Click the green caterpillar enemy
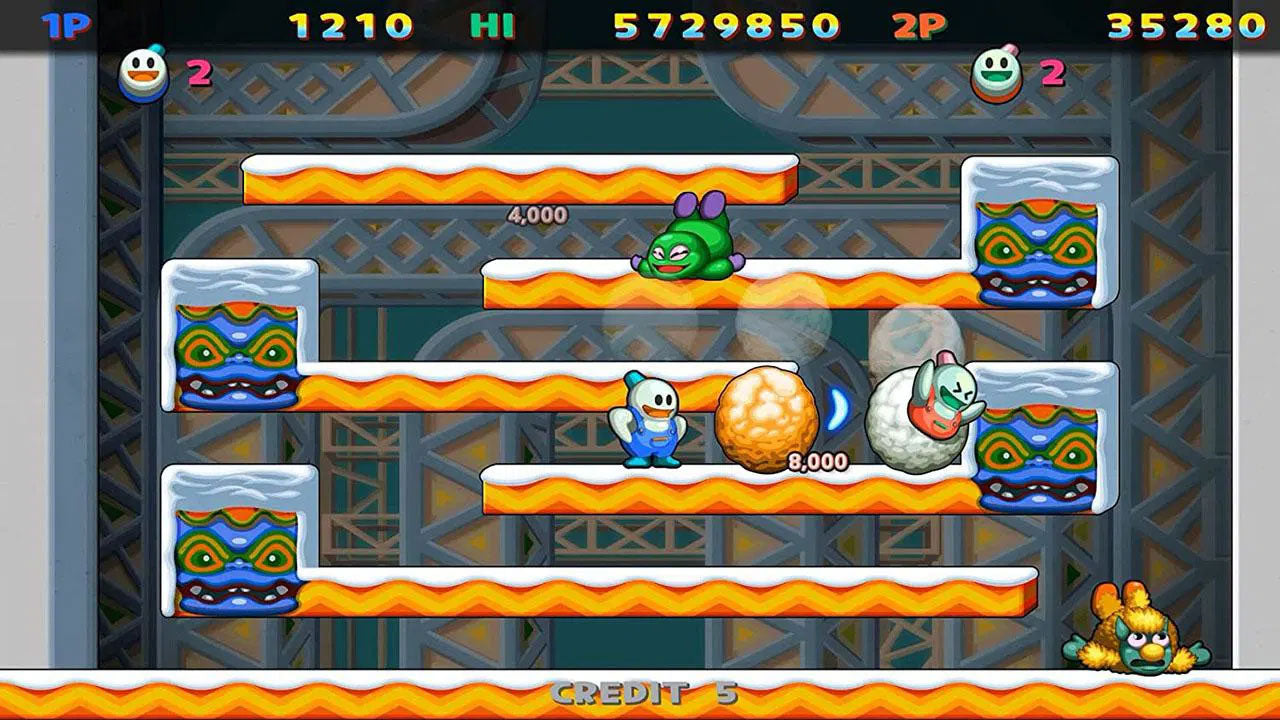The image size is (1280, 720). [x=688, y=248]
